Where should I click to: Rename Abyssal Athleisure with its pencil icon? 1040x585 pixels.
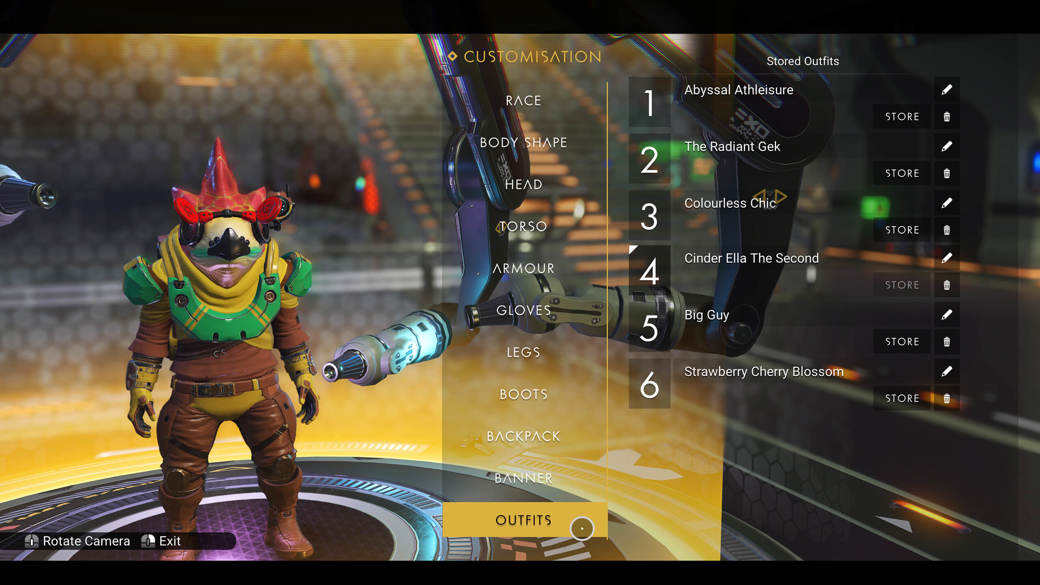[946, 90]
